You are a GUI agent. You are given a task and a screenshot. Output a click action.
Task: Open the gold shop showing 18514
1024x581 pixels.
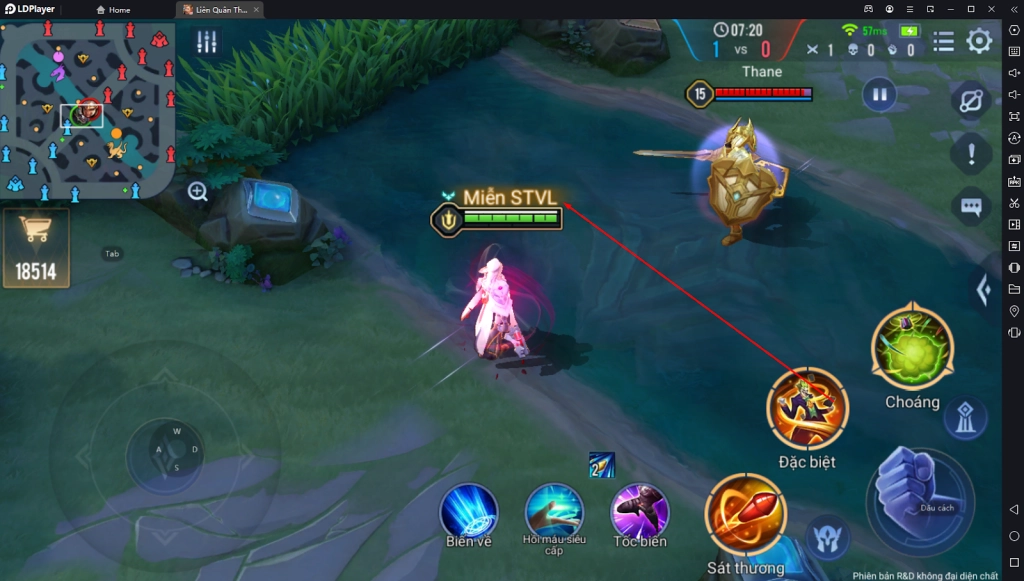click(36, 247)
